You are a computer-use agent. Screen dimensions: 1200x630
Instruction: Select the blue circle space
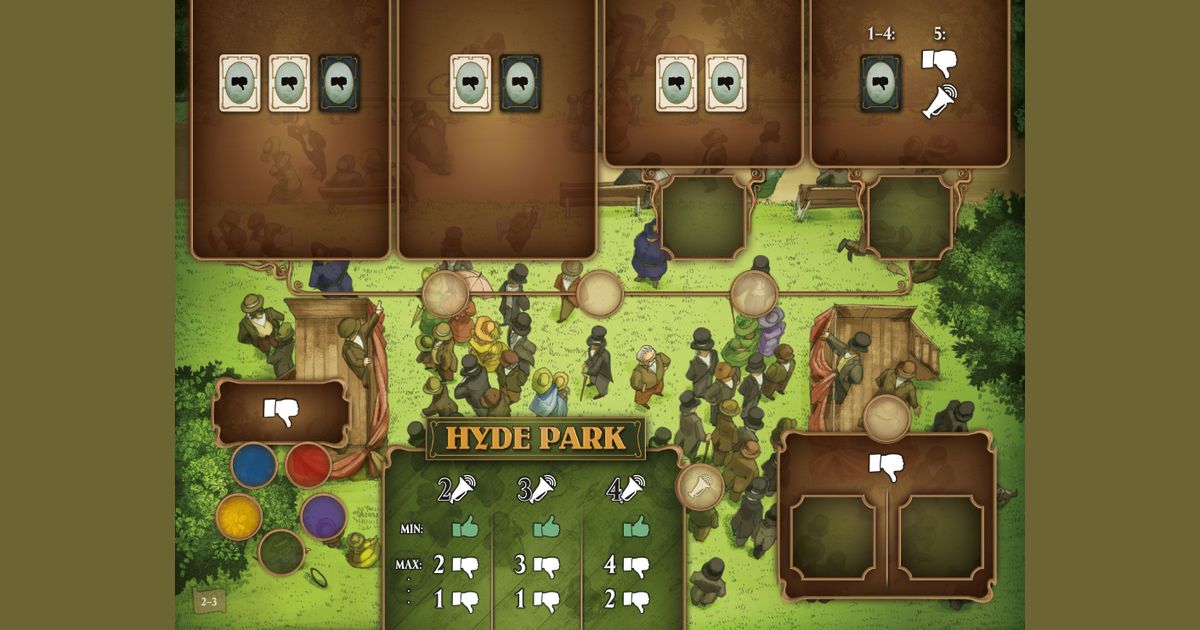[x=254, y=466]
